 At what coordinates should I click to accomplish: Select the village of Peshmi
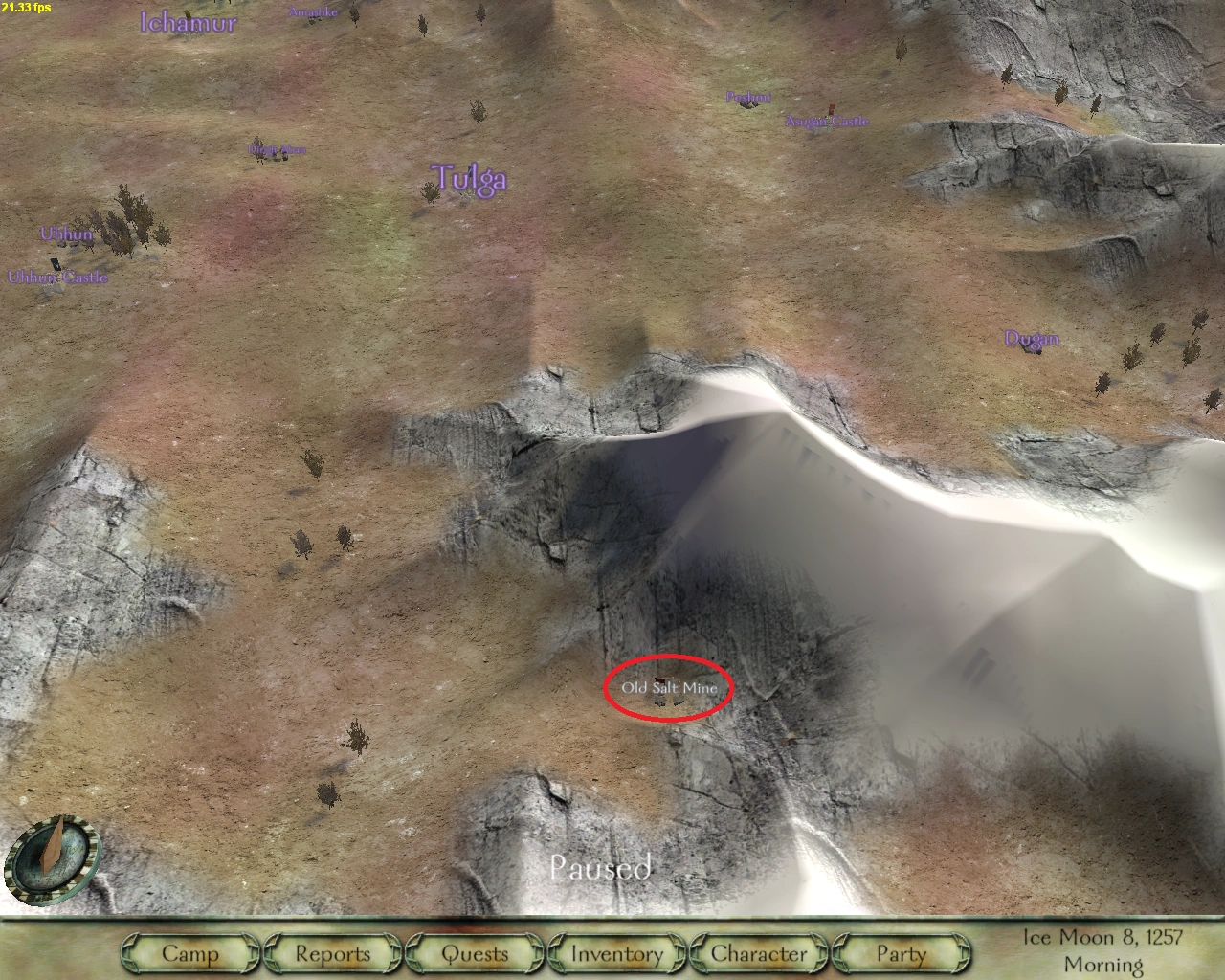pos(748,98)
